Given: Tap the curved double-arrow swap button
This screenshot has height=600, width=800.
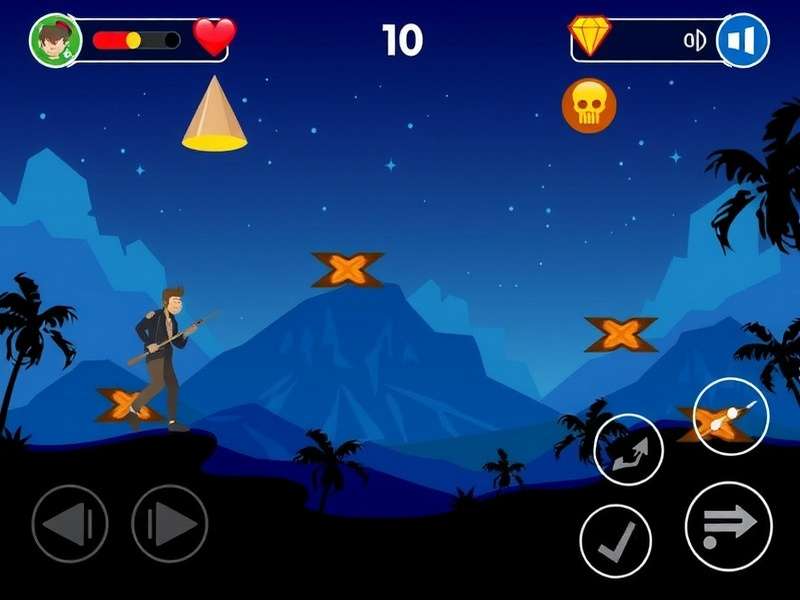Looking at the screenshot, I should [628, 449].
